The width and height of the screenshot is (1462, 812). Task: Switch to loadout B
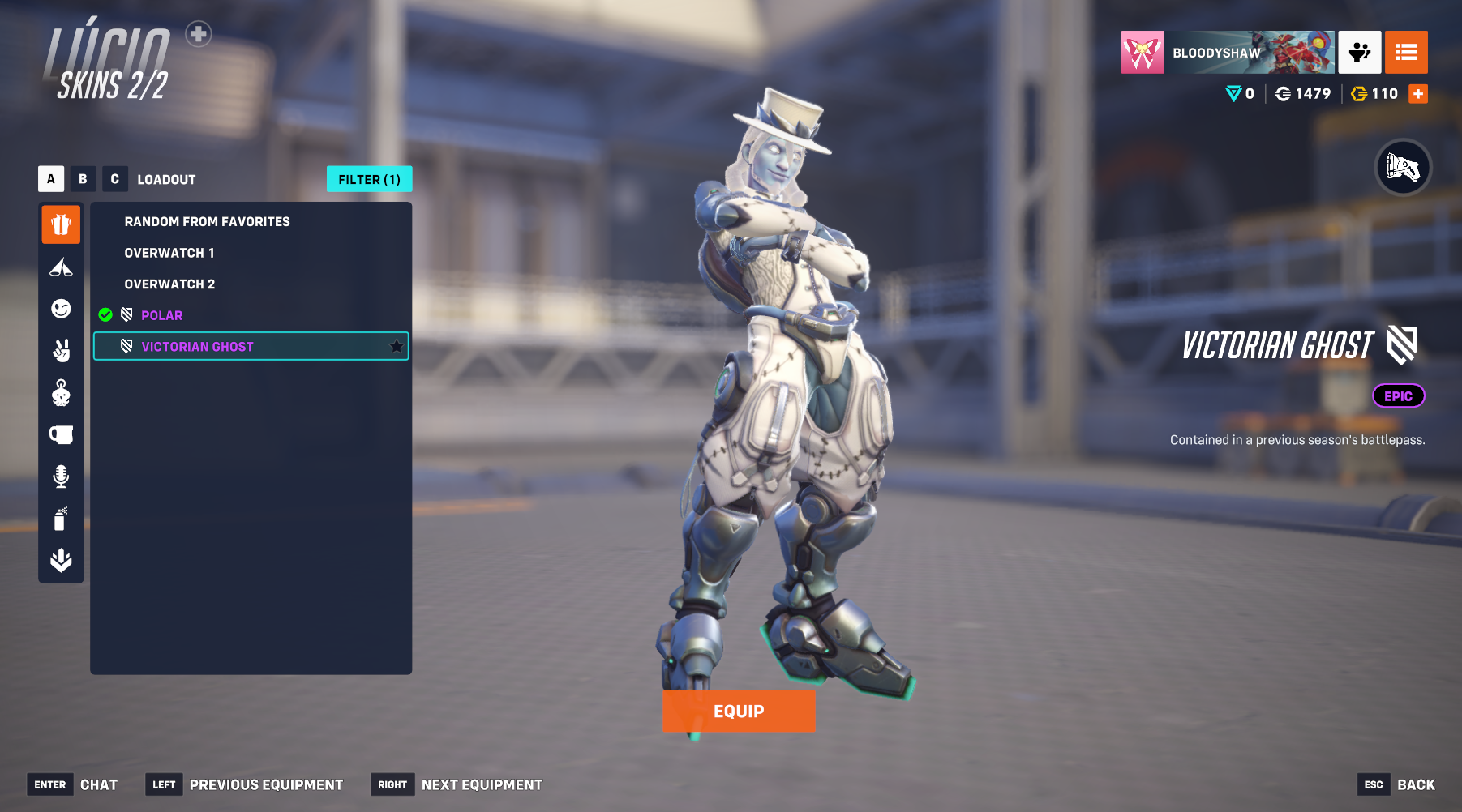(83, 179)
